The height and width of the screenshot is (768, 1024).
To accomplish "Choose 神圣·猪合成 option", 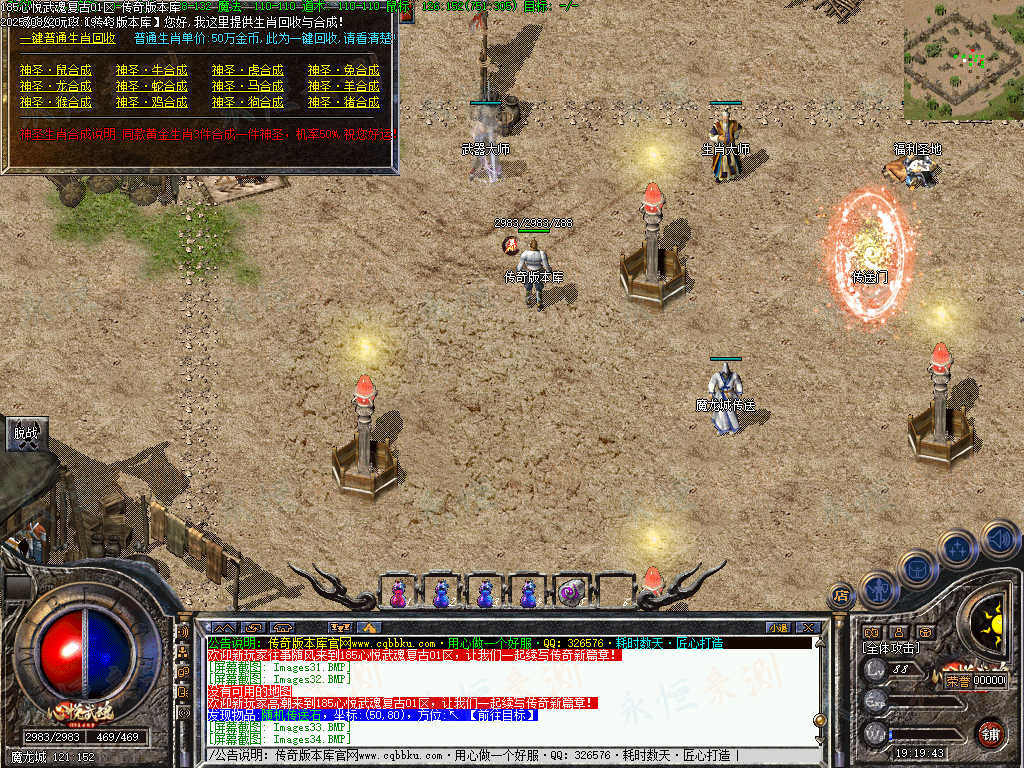I will coord(344,102).
